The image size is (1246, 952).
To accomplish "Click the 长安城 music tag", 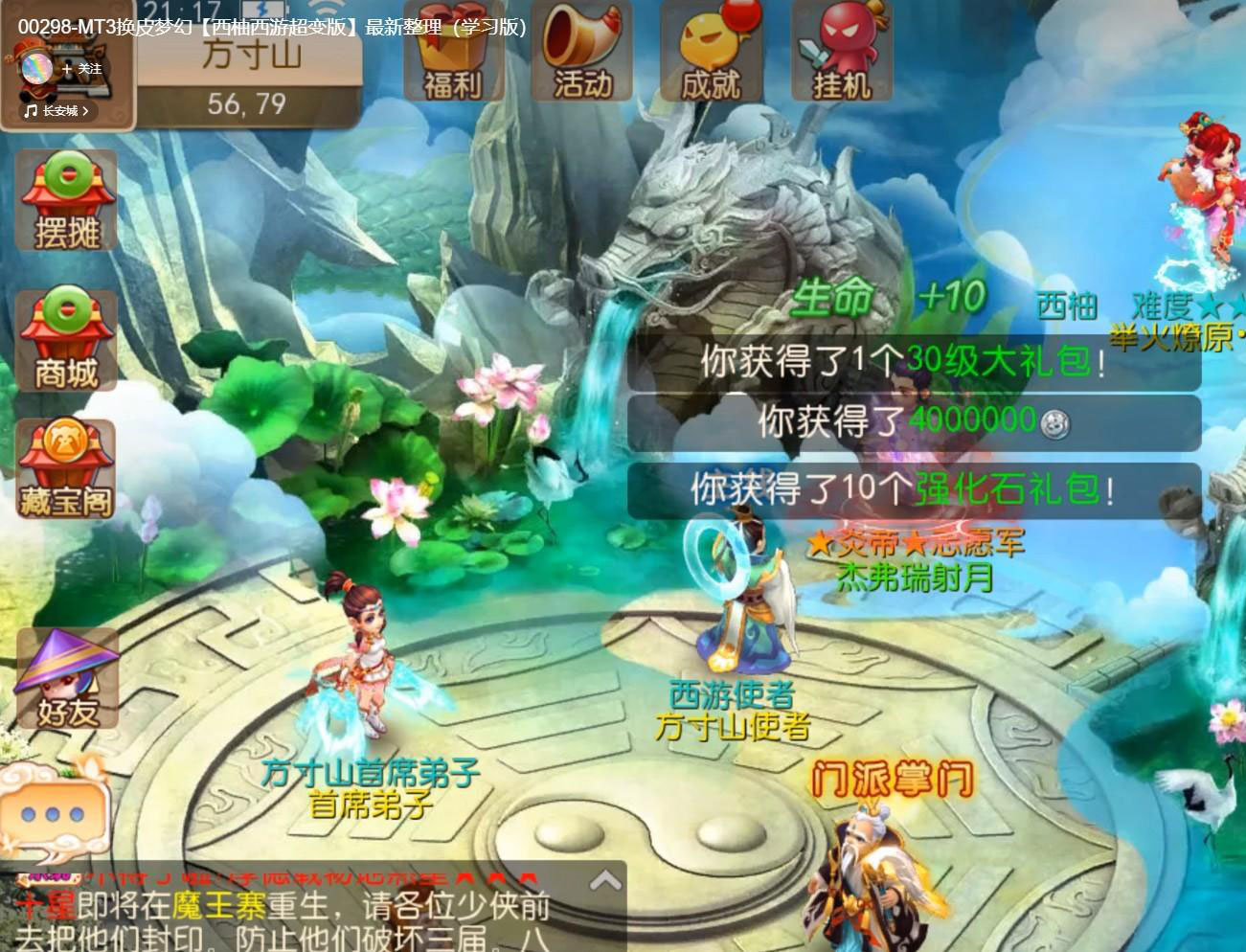I will click(57, 111).
